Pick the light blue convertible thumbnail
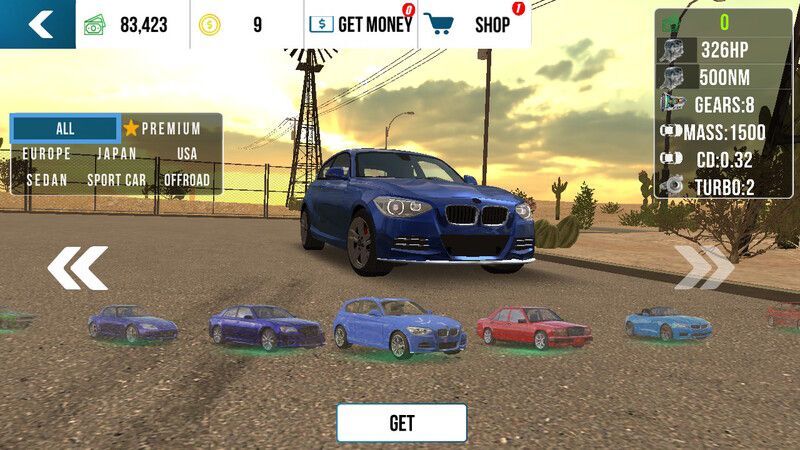Image resolution: width=800 pixels, height=450 pixels. (668, 323)
